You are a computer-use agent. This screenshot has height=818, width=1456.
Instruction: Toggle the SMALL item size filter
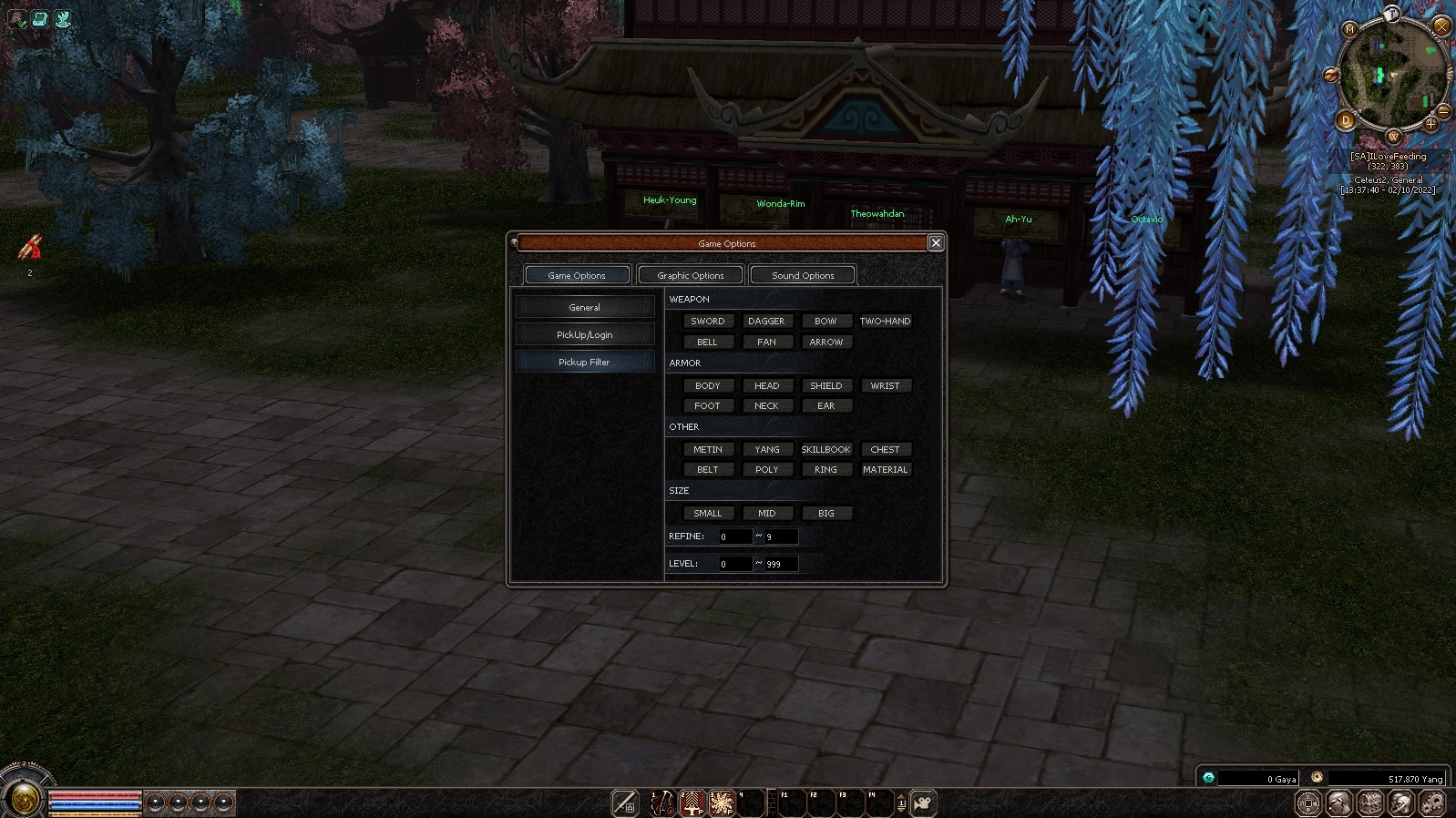tap(708, 513)
